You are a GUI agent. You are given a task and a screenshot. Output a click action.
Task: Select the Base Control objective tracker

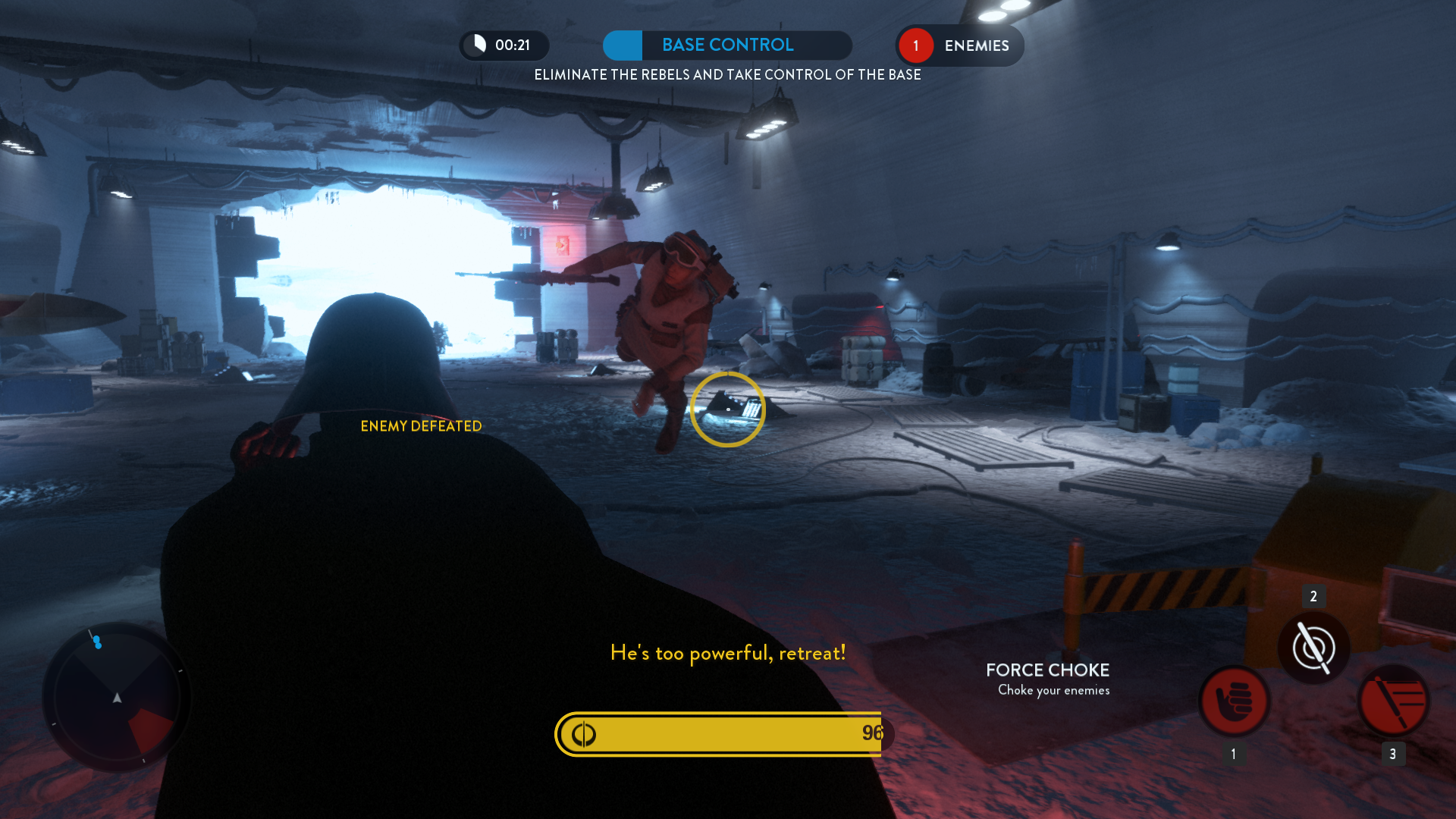tap(726, 45)
